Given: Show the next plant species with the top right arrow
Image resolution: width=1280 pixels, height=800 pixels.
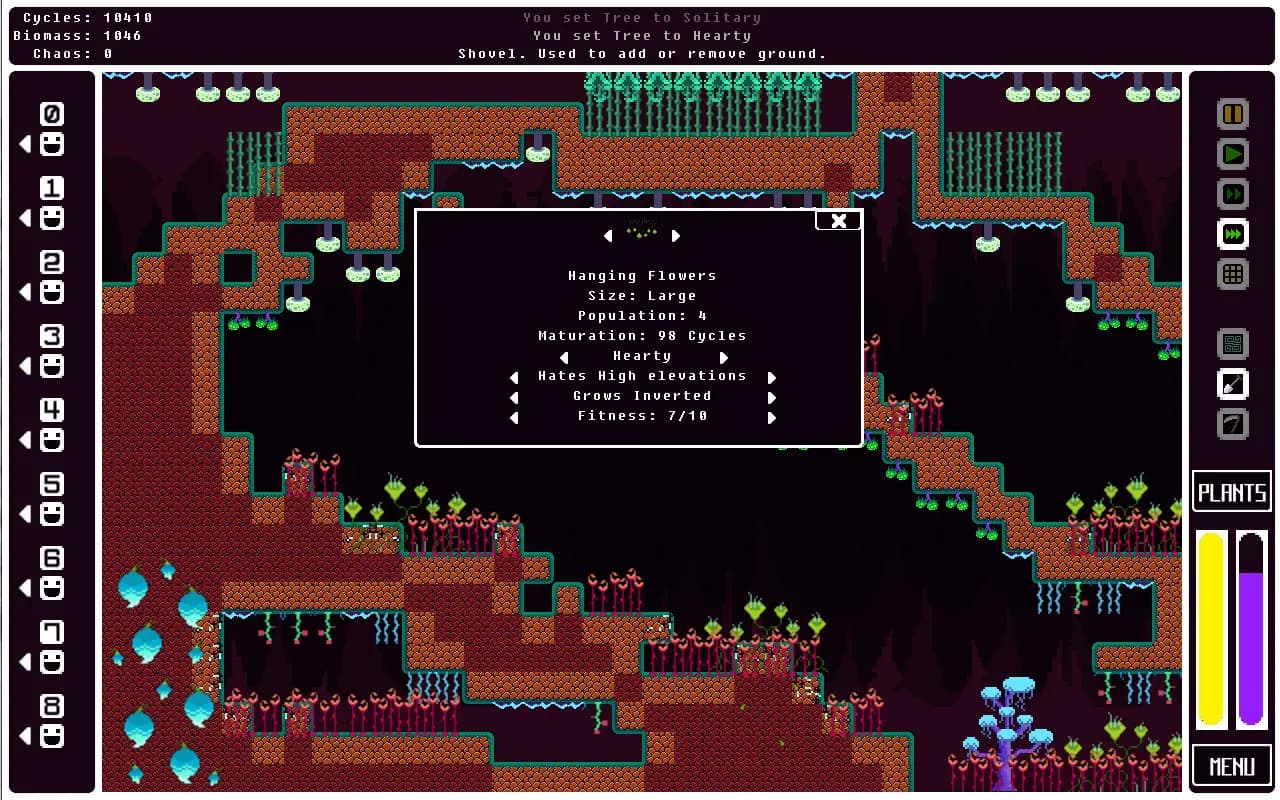Looking at the screenshot, I should coord(676,236).
